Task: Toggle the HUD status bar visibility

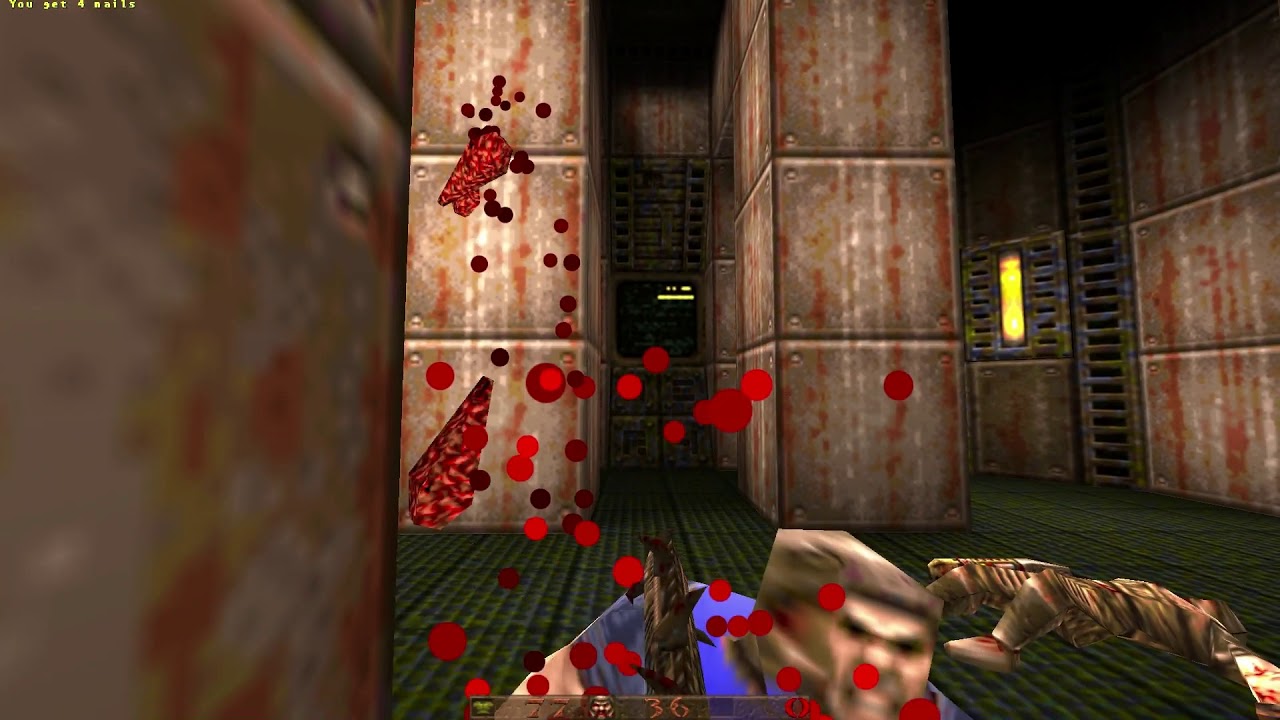Action: pos(640,706)
